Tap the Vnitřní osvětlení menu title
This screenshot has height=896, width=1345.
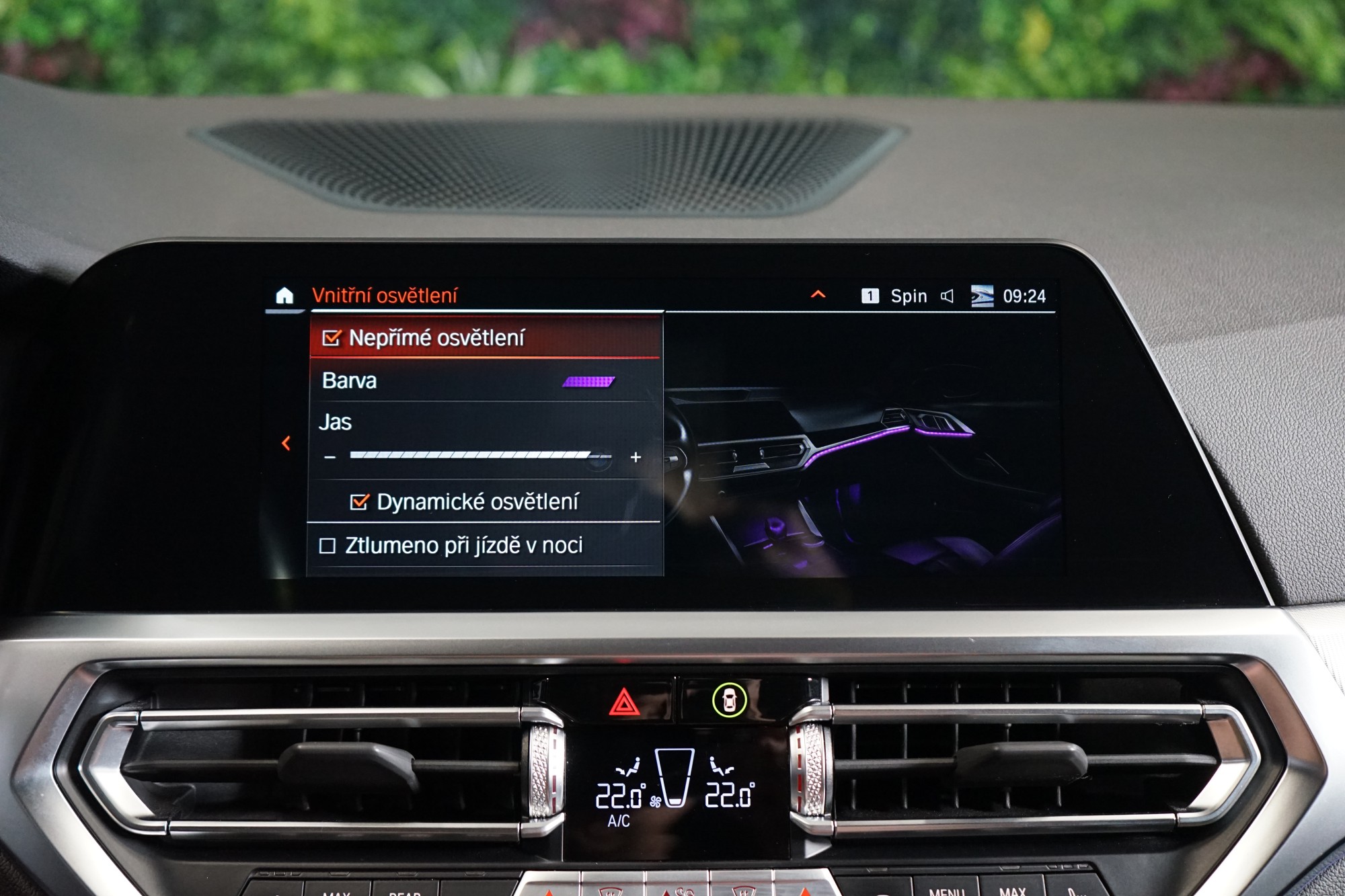(x=385, y=296)
